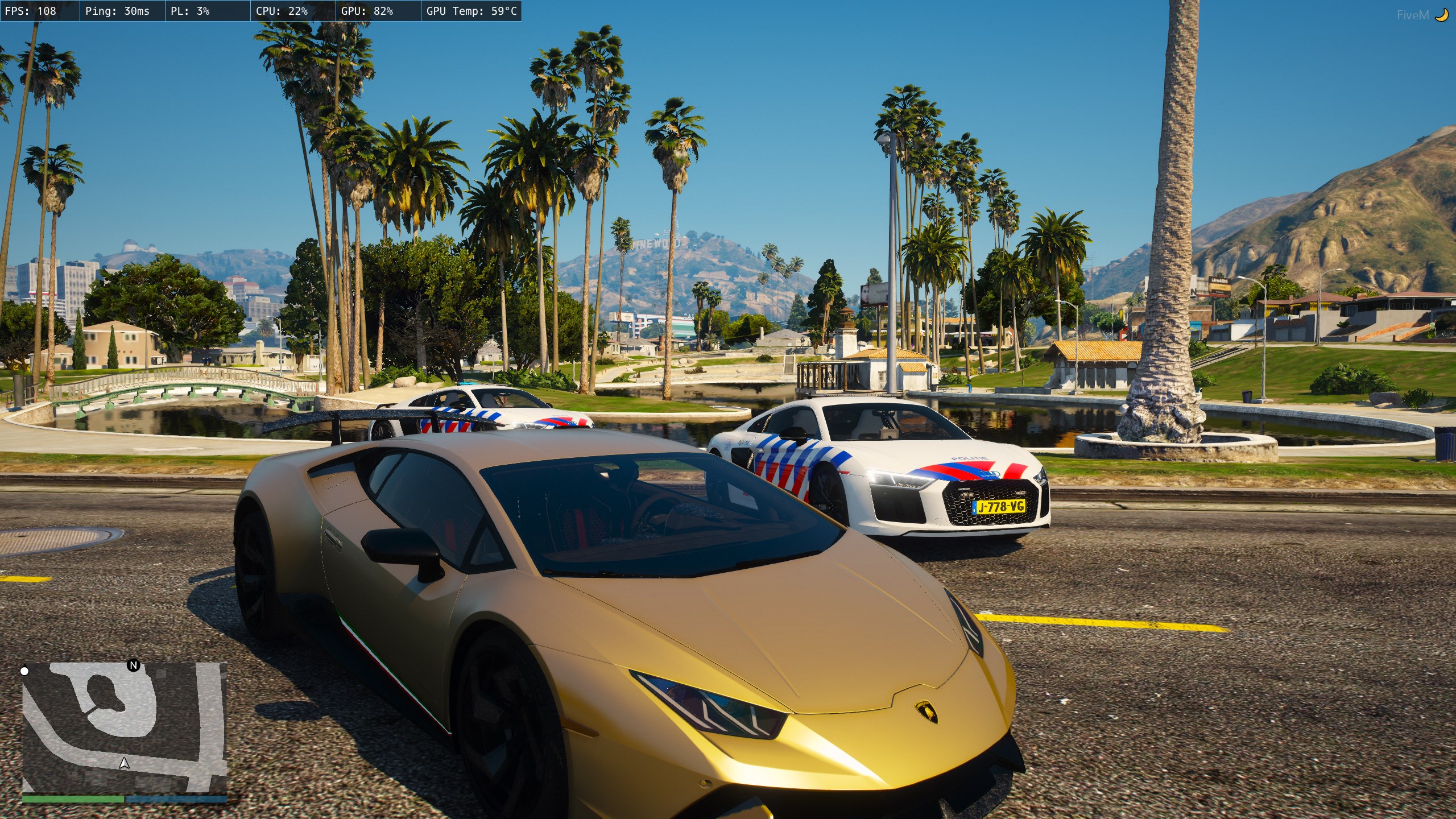Viewport: 1456px width, 819px height.
Task: Click the minimap radar
Action: [x=125, y=727]
